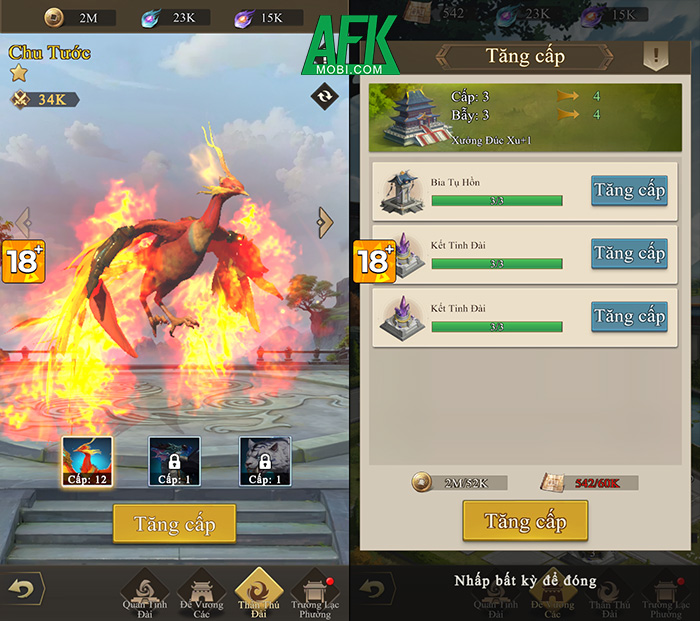Screen dimensions: 700x621
Task: Switch to the highlighted Thần Thú Đài tab
Action: click(x=259, y=591)
